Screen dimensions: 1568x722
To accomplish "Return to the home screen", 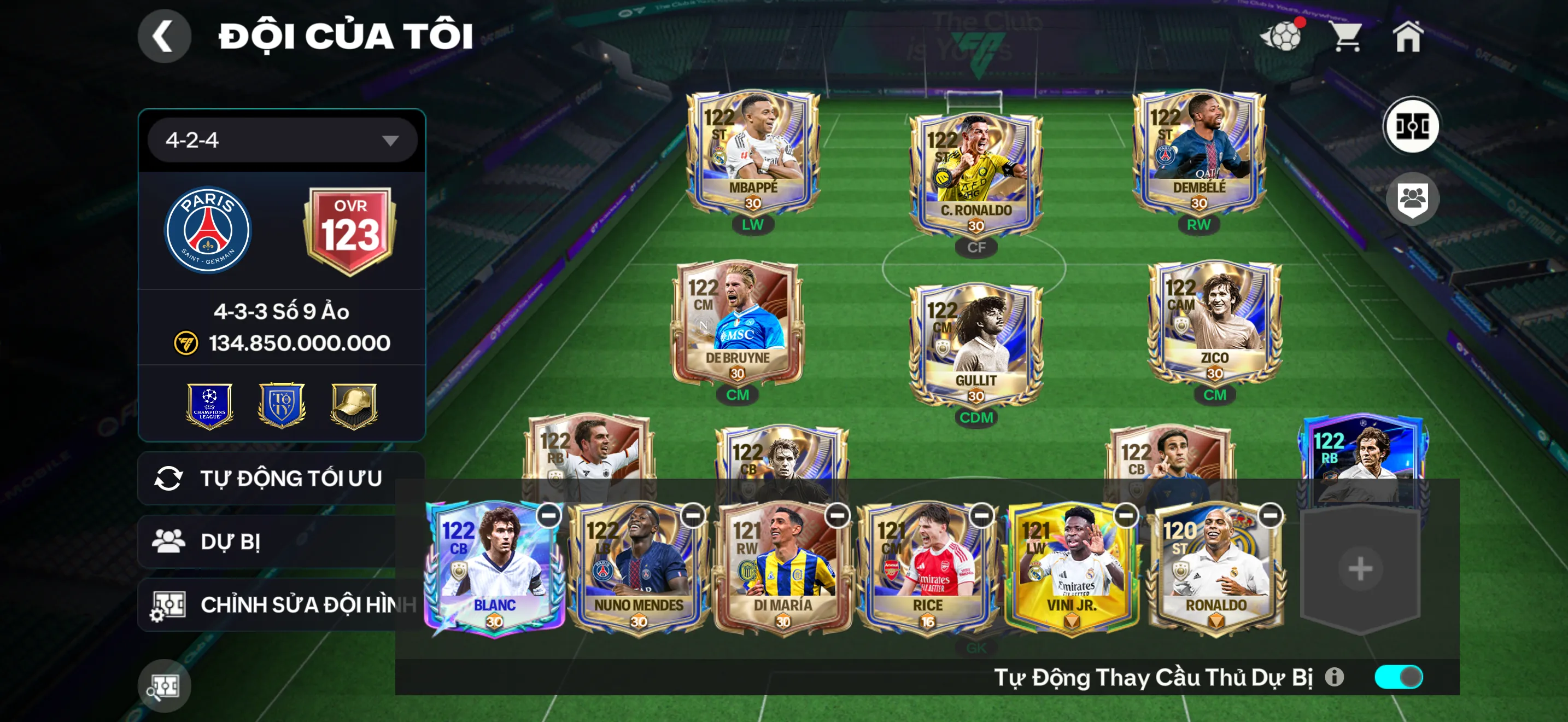I will (x=1407, y=37).
